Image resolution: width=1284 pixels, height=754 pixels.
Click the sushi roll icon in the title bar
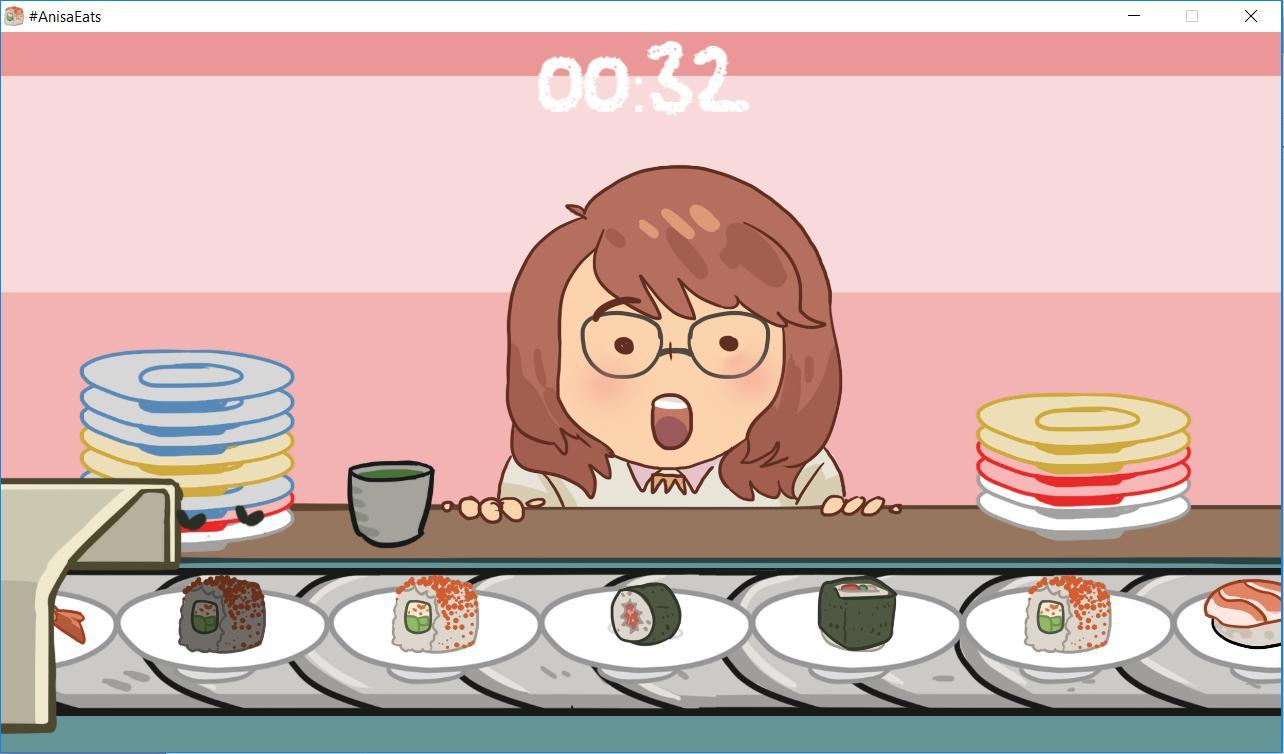[13, 16]
